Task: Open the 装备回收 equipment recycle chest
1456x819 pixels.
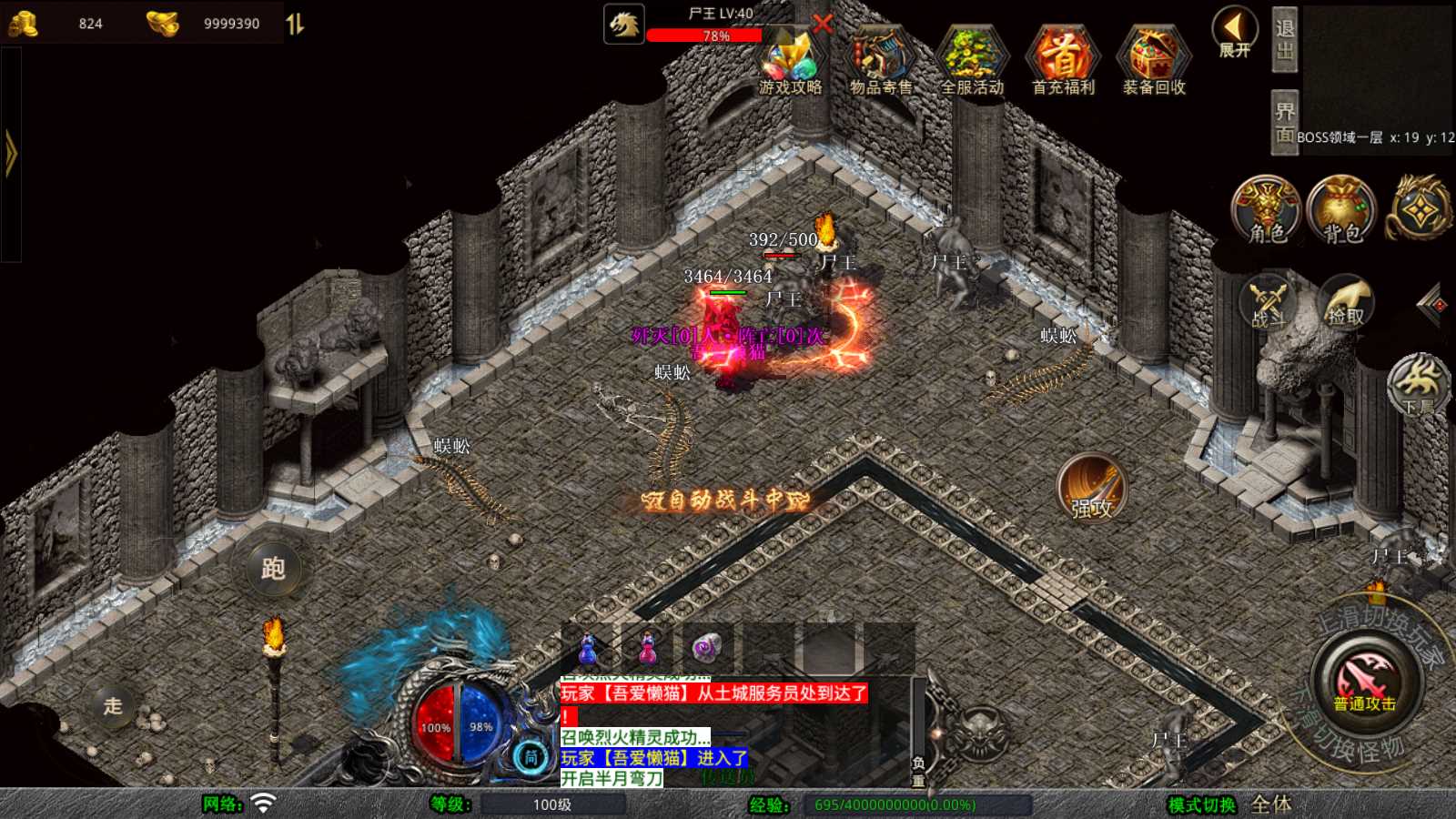Action: [x=1154, y=60]
